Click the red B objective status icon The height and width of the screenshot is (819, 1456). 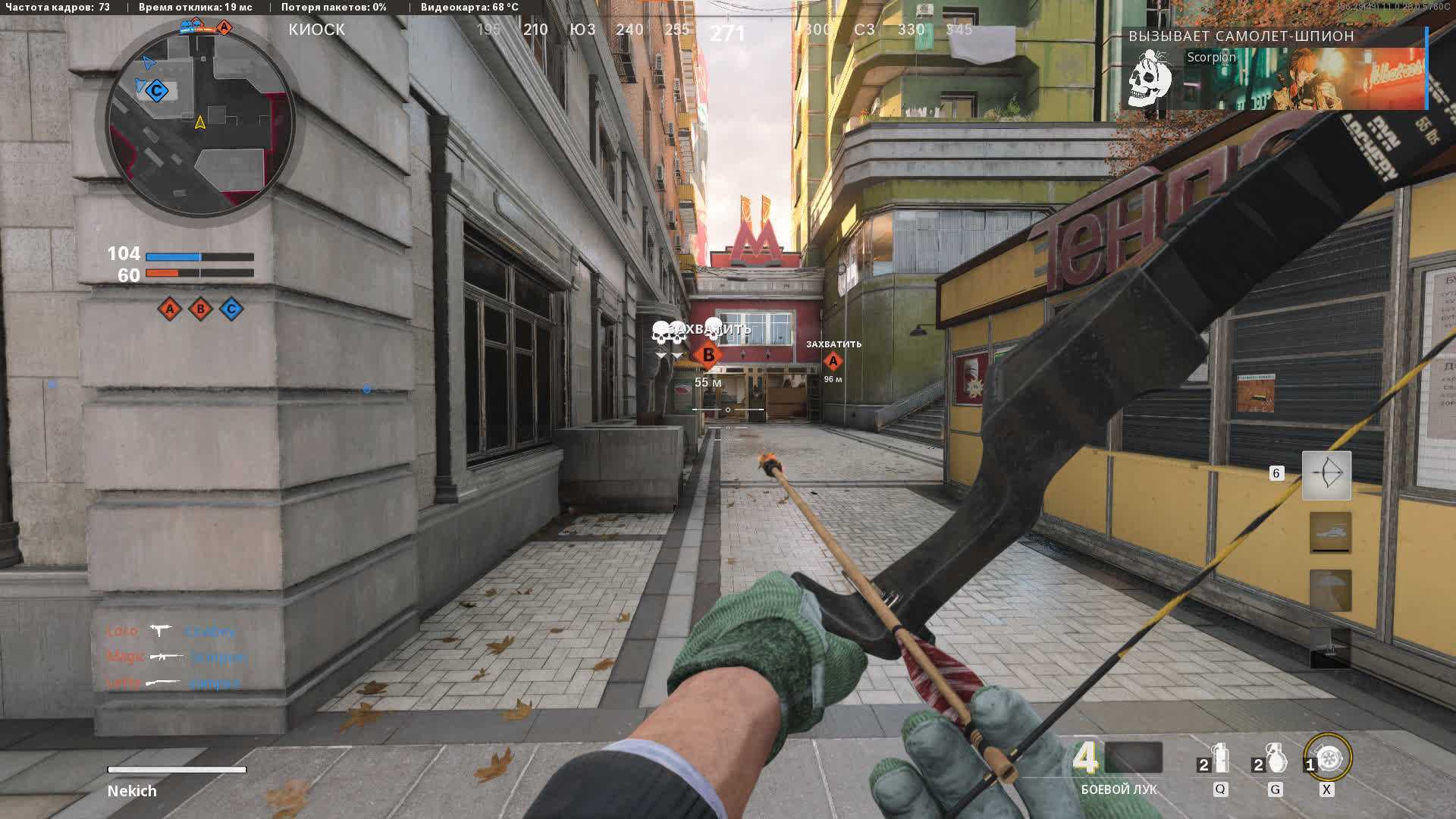200,309
